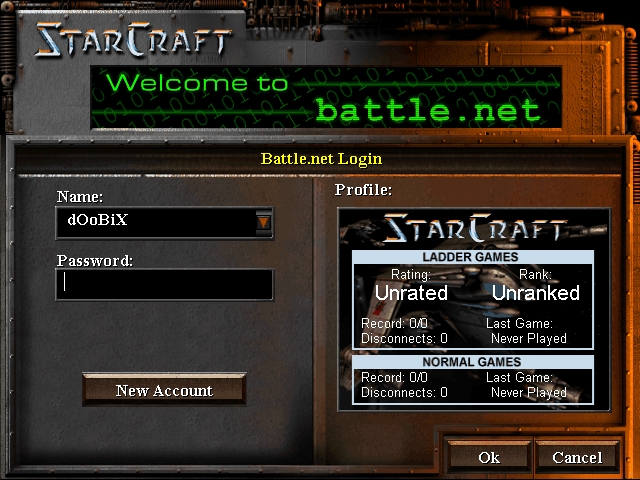Open the account name dropdown arrow
Viewport: 640px width, 480px height.
coord(263,222)
